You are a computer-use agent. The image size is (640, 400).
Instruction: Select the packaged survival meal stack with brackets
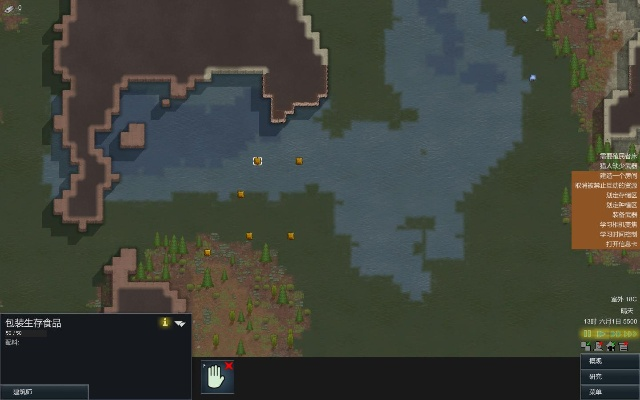click(257, 160)
